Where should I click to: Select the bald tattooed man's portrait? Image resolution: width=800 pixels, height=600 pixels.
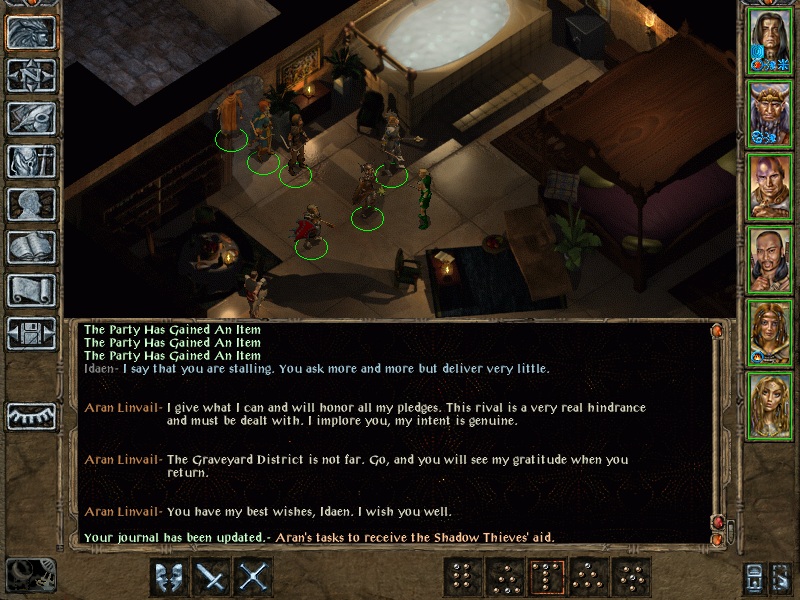coord(770,186)
